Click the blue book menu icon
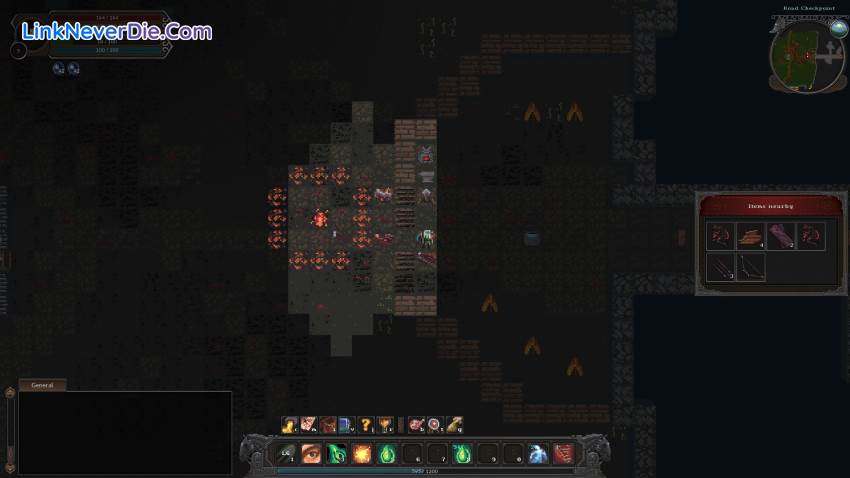This screenshot has height=478, width=850. point(346,424)
